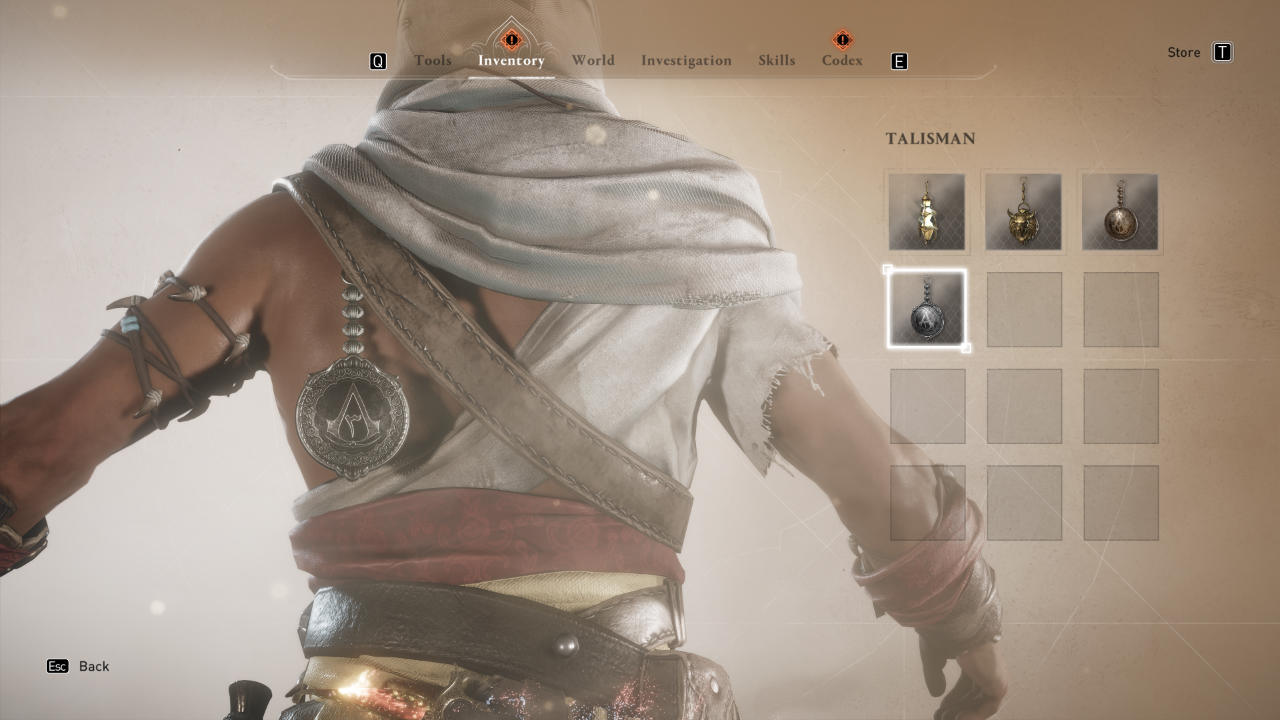Click the T key icon beside Store
Image resolution: width=1280 pixels, height=720 pixels.
coord(1222,52)
